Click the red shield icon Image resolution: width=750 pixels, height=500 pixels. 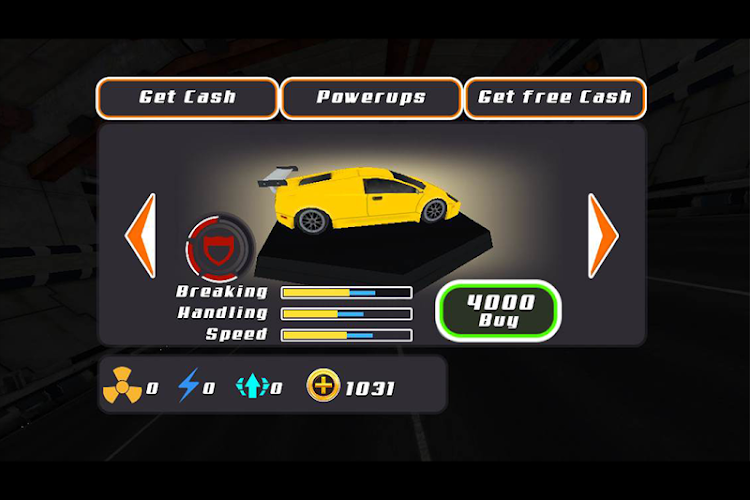click(212, 246)
